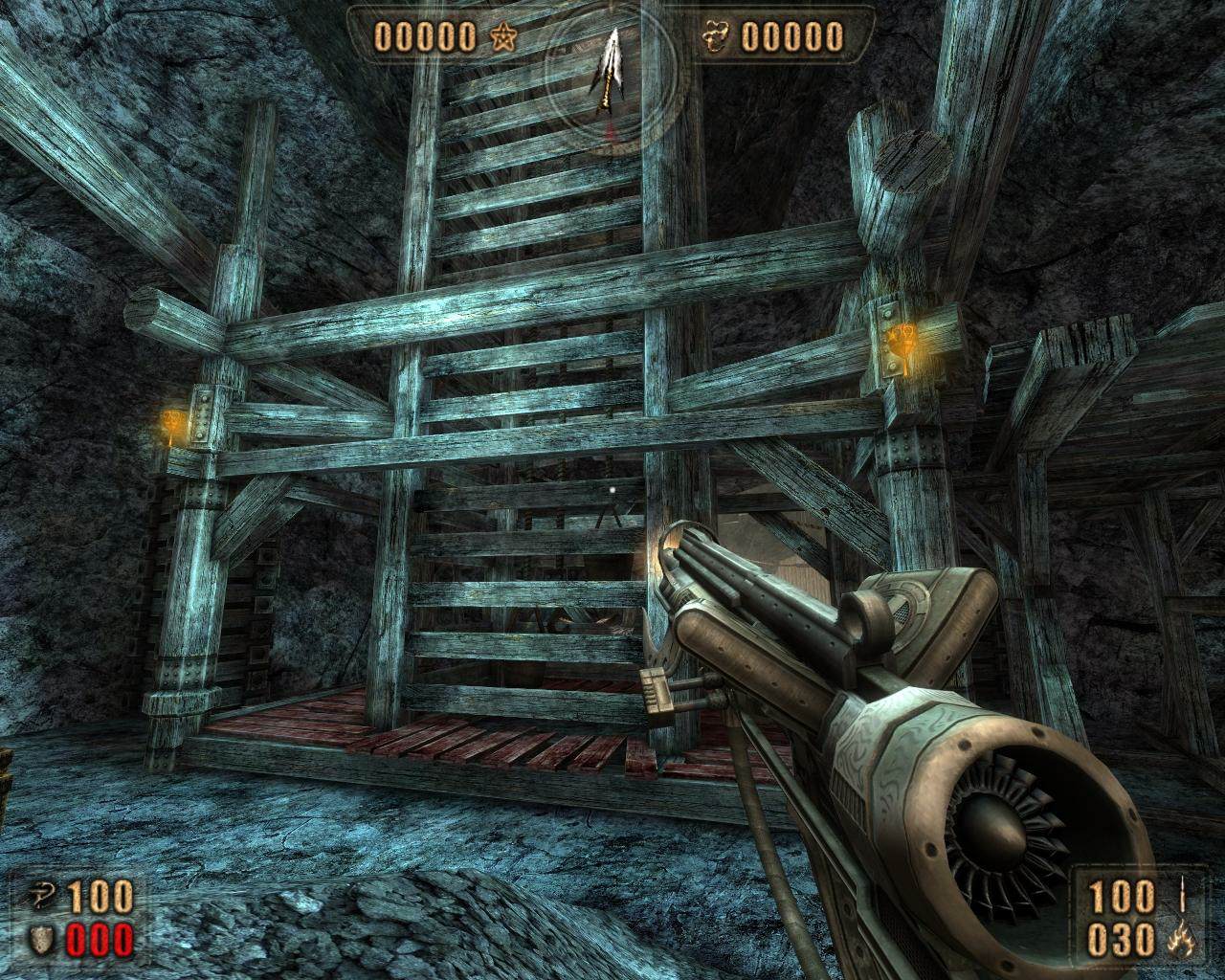This screenshot has width=1225, height=980.
Task: Click the armor shield icon
Action: coord(38,942)
